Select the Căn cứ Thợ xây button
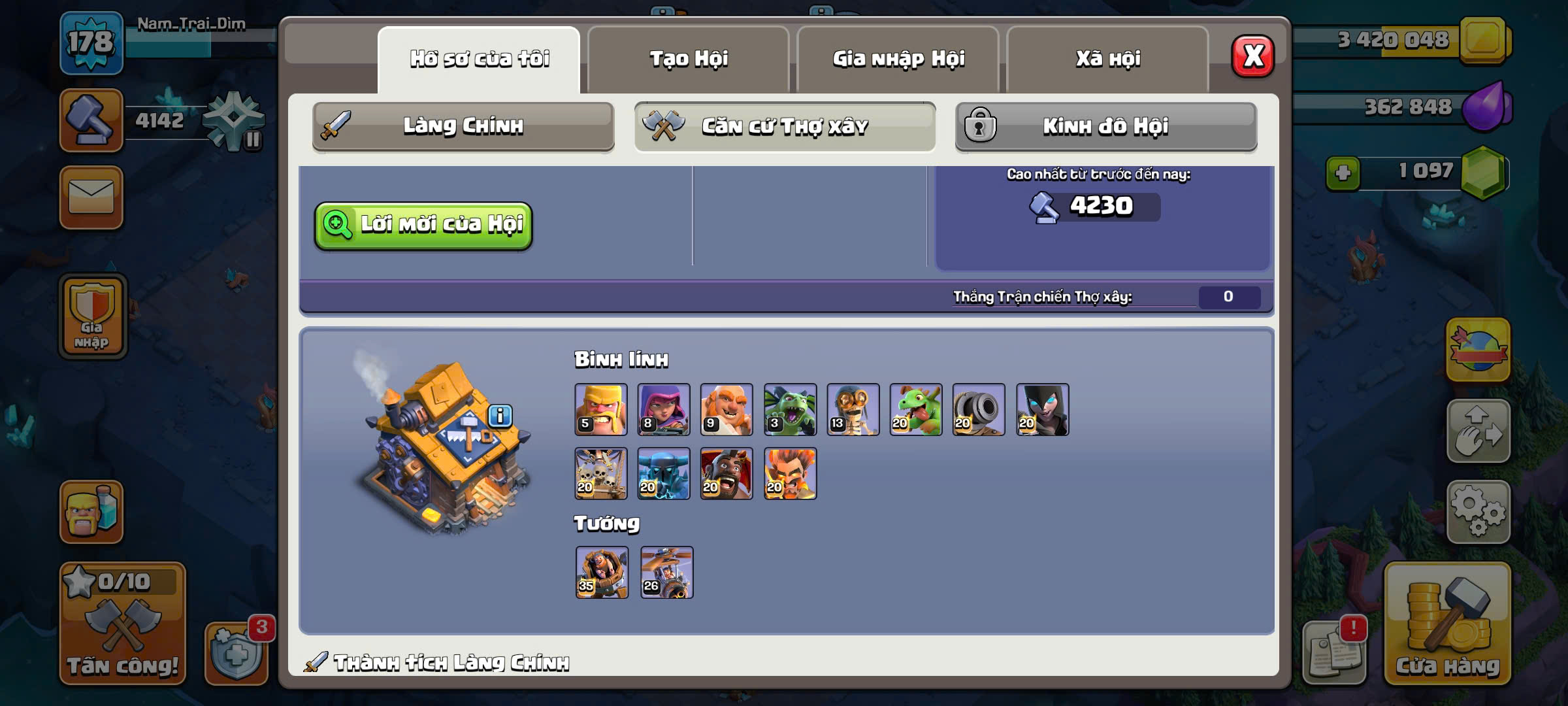1568x706 pixels. coord(784,126)
